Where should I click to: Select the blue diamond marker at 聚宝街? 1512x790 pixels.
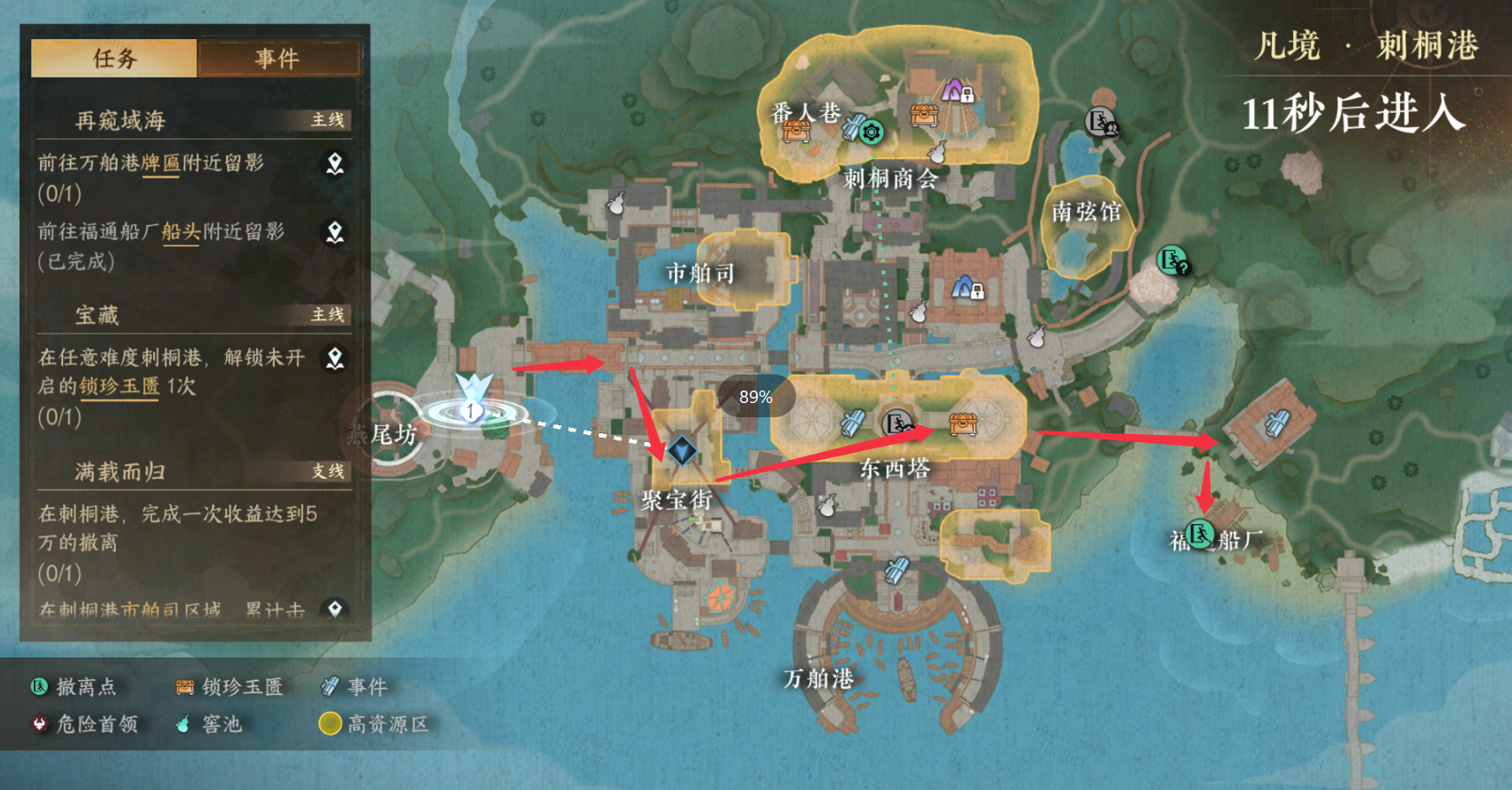point(682,450)
